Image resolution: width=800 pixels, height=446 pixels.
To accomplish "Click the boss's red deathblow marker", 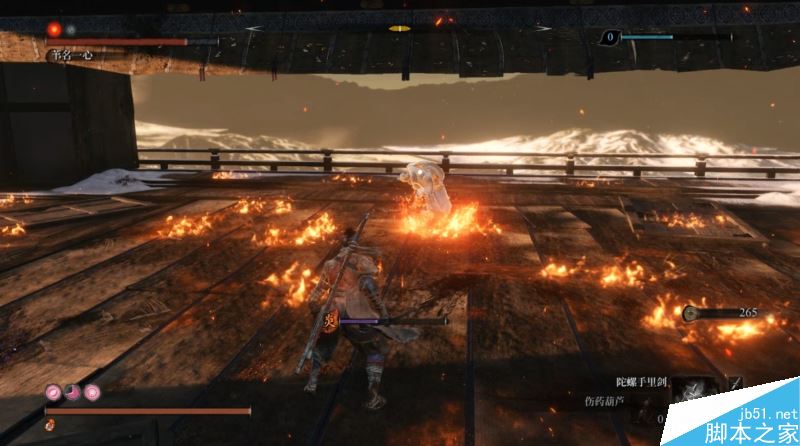I will tap(54, 30).
